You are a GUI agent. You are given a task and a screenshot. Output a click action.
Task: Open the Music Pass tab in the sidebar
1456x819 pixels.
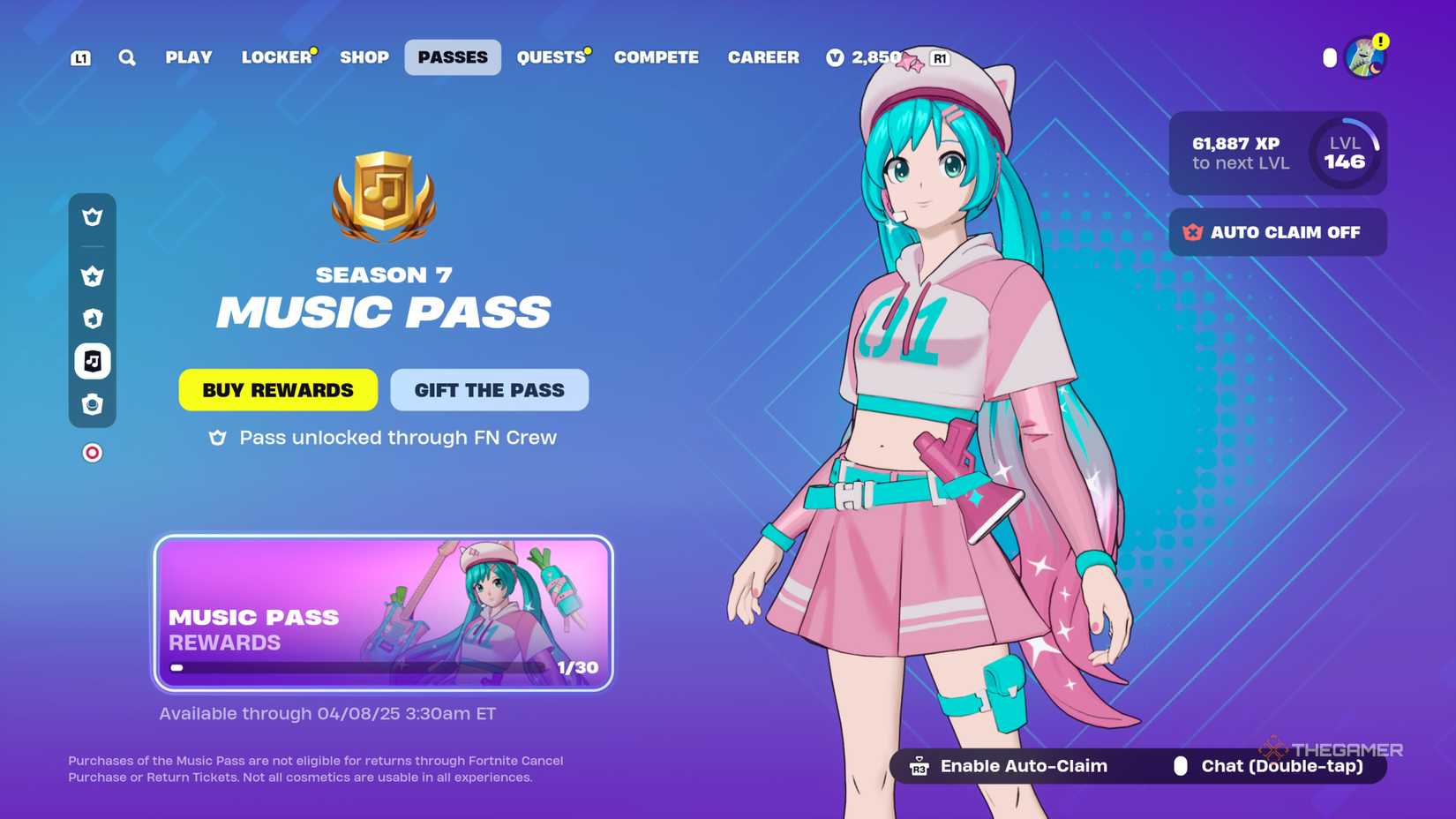point(92,362)
